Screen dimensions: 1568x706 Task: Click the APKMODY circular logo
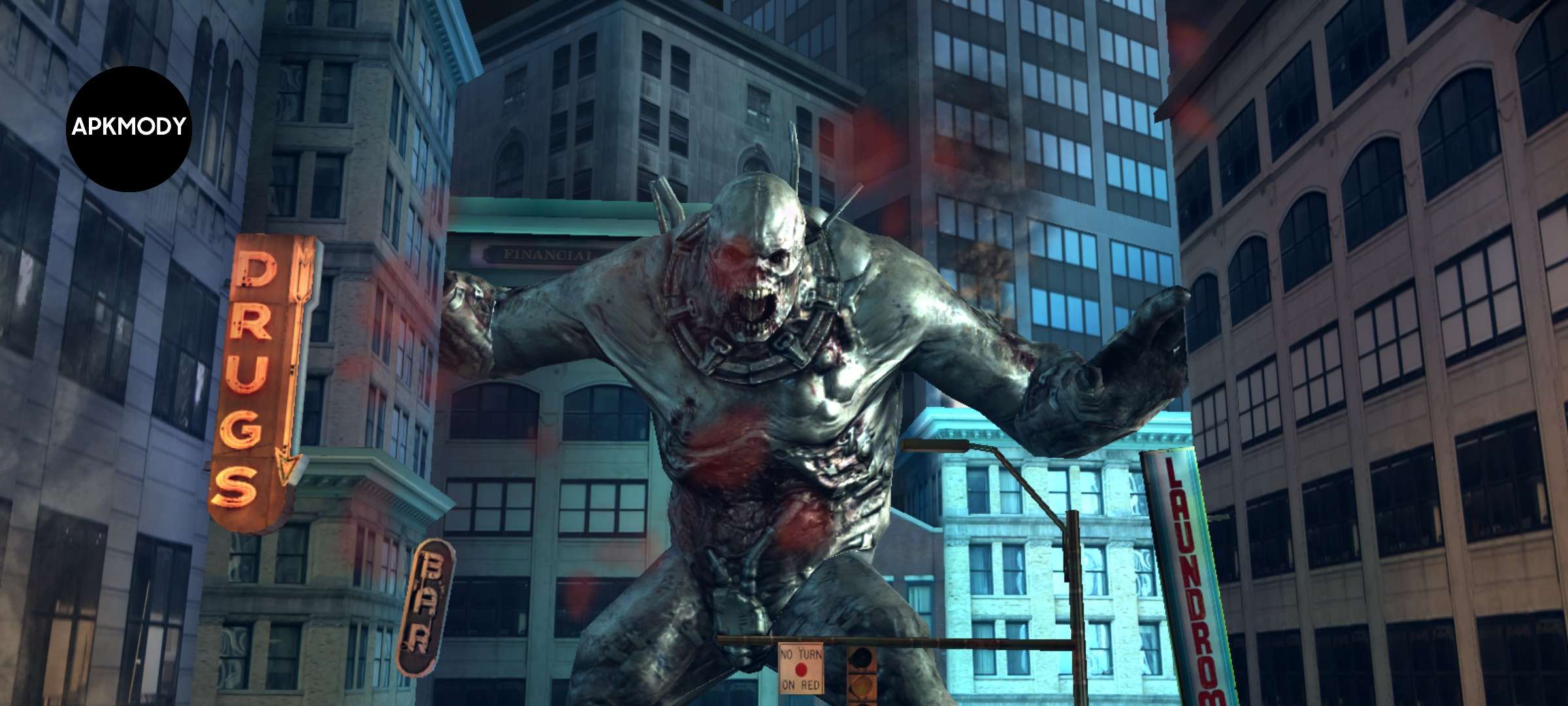pos(129,128)
